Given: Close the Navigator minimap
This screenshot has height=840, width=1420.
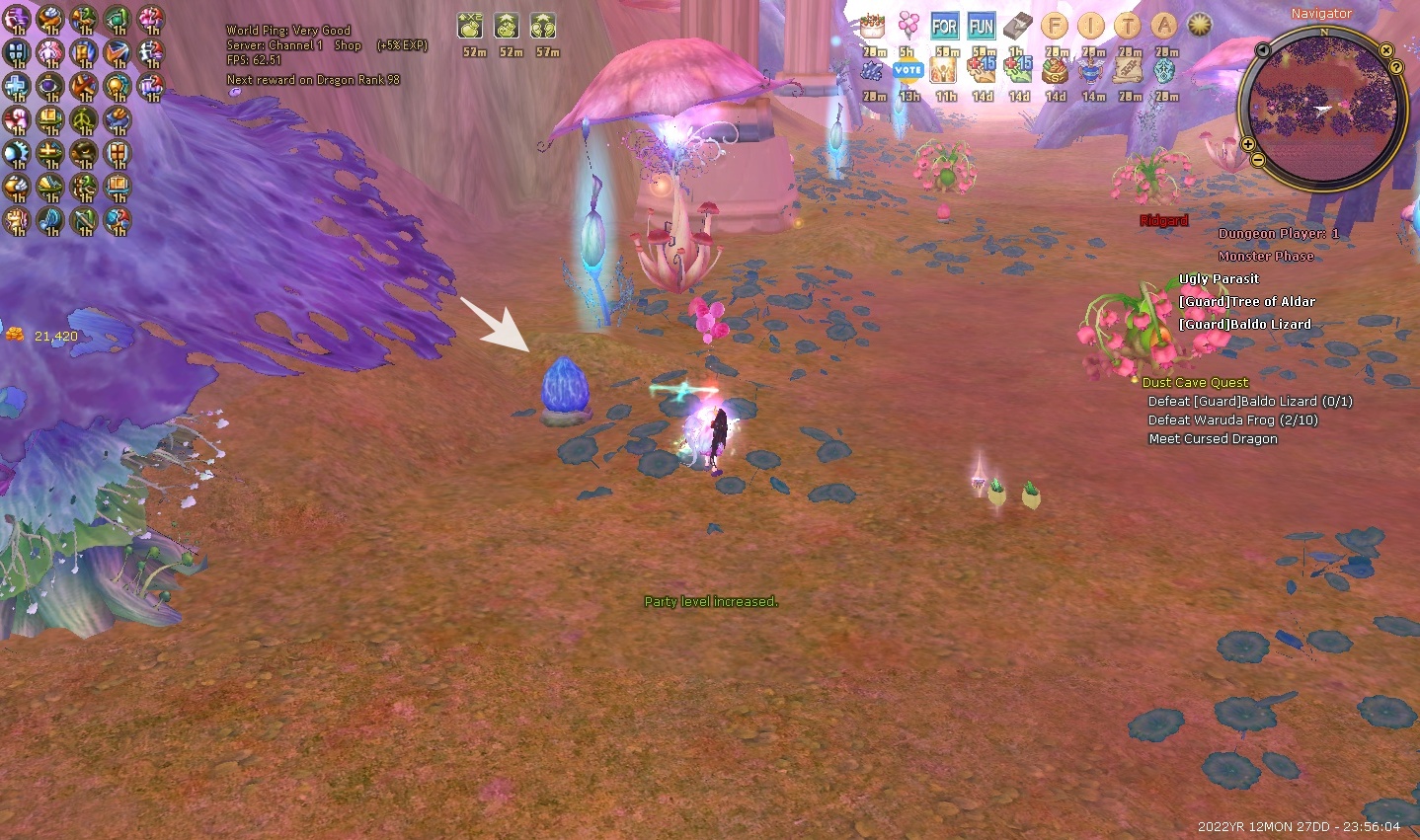Looking at the screenshot, I should 1386,50.
